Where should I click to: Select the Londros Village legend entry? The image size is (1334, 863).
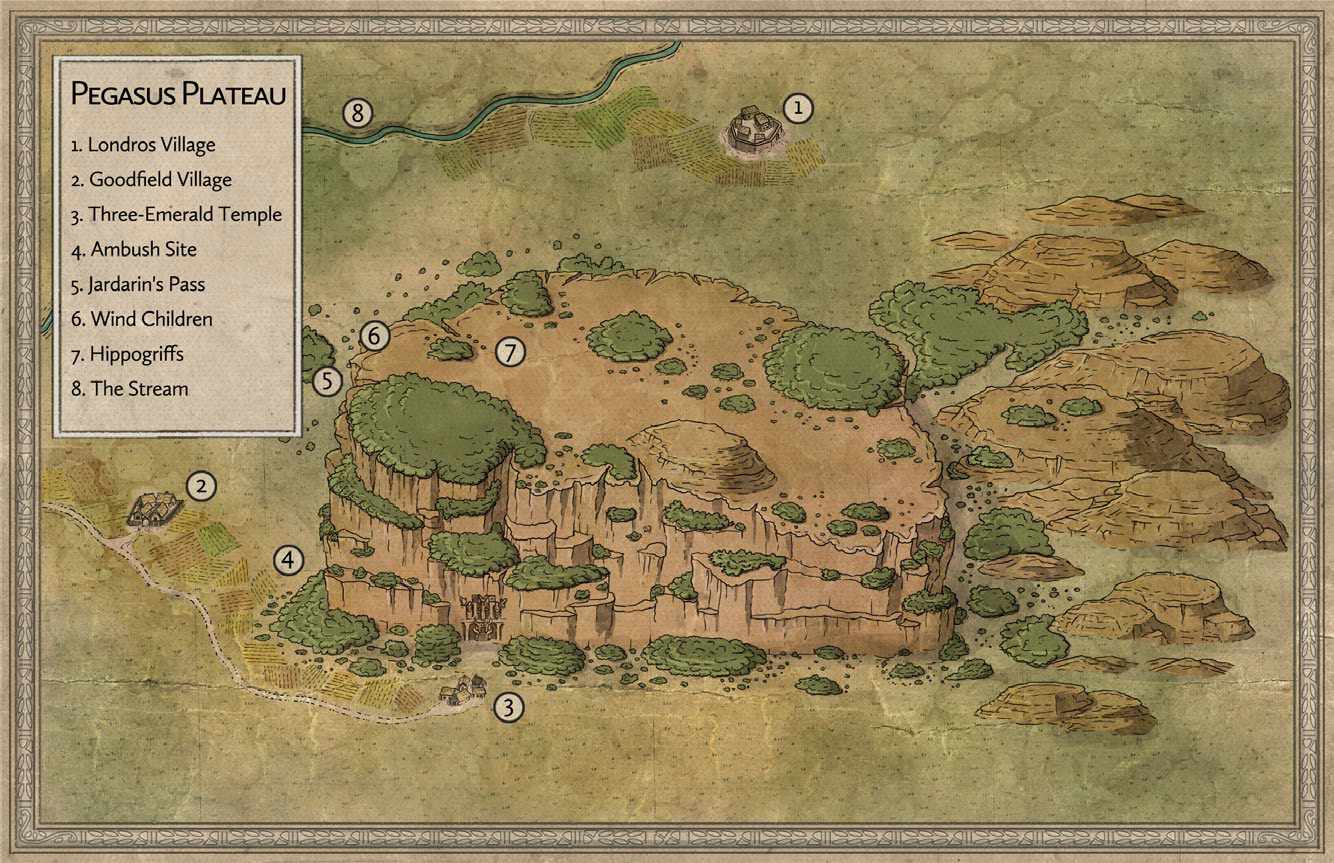point(143,144)
